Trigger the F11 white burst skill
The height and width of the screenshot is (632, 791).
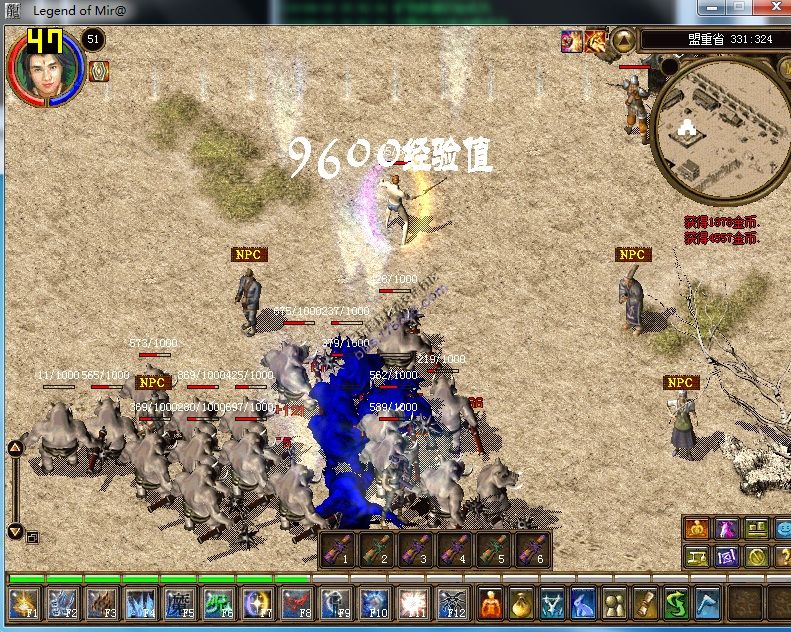tap(412, 603)
